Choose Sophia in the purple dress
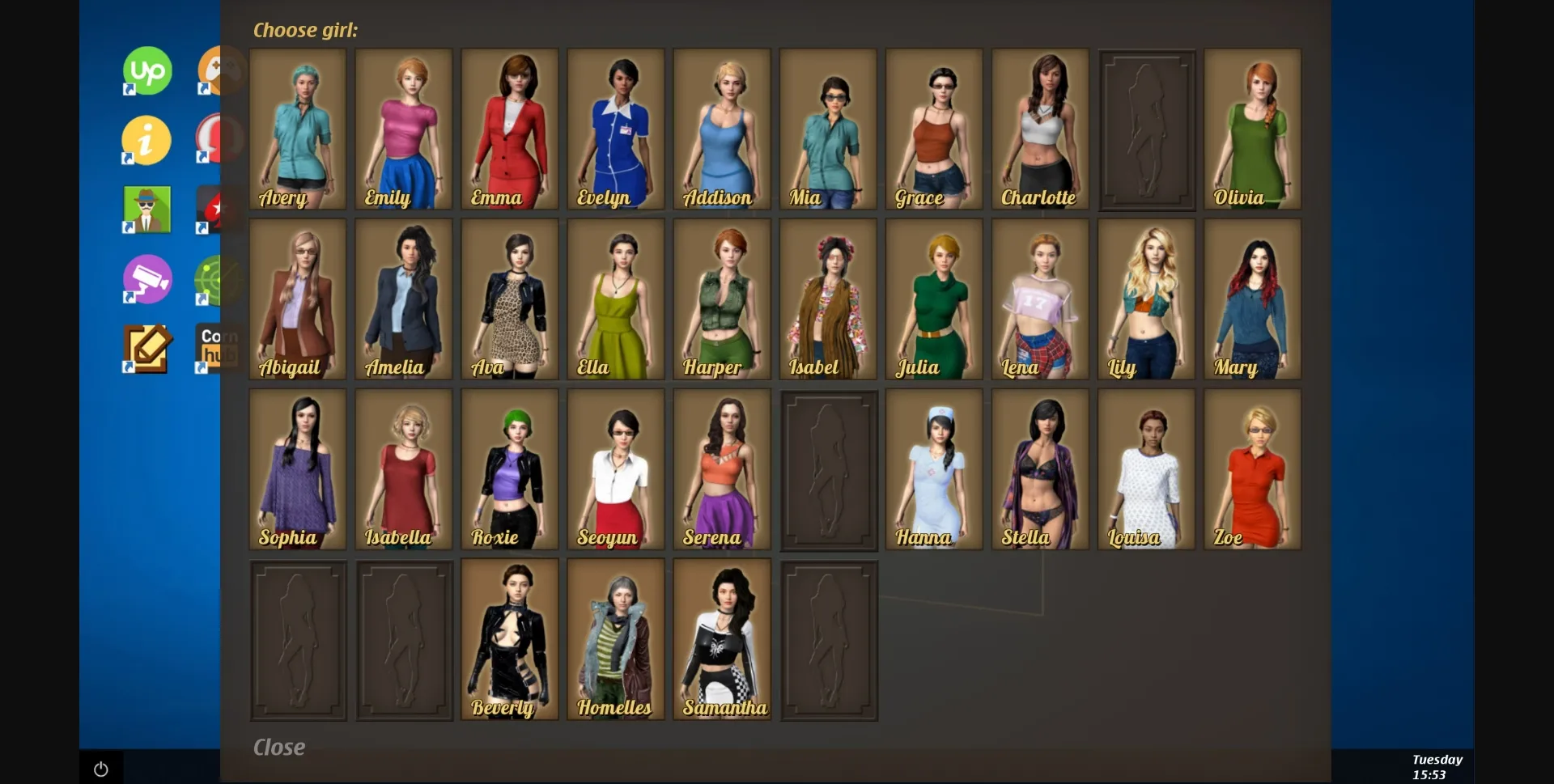The width and height of the screenshot is (1554, 784). pos(297,469)
